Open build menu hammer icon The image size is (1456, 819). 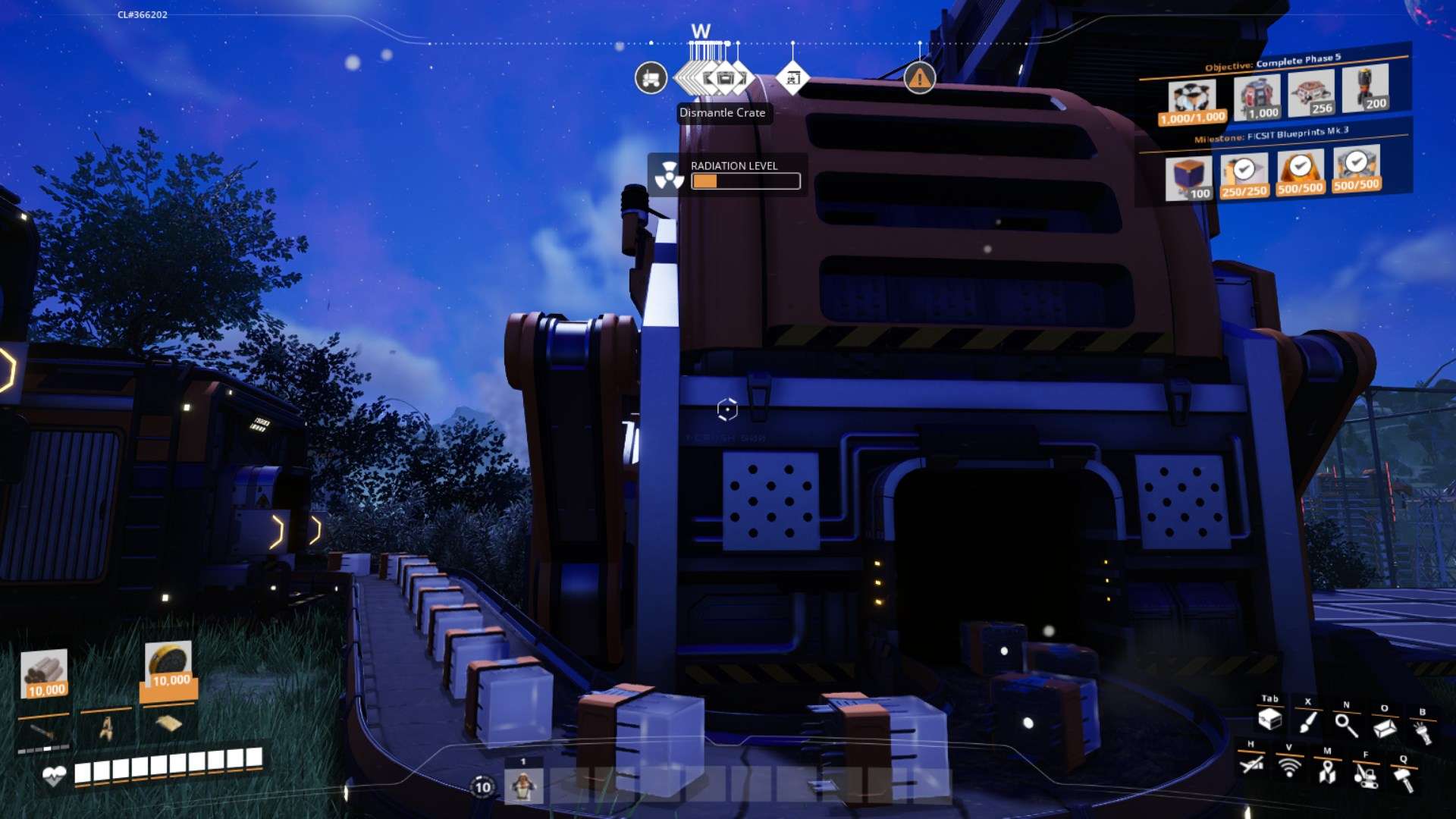coord(1404,779)
